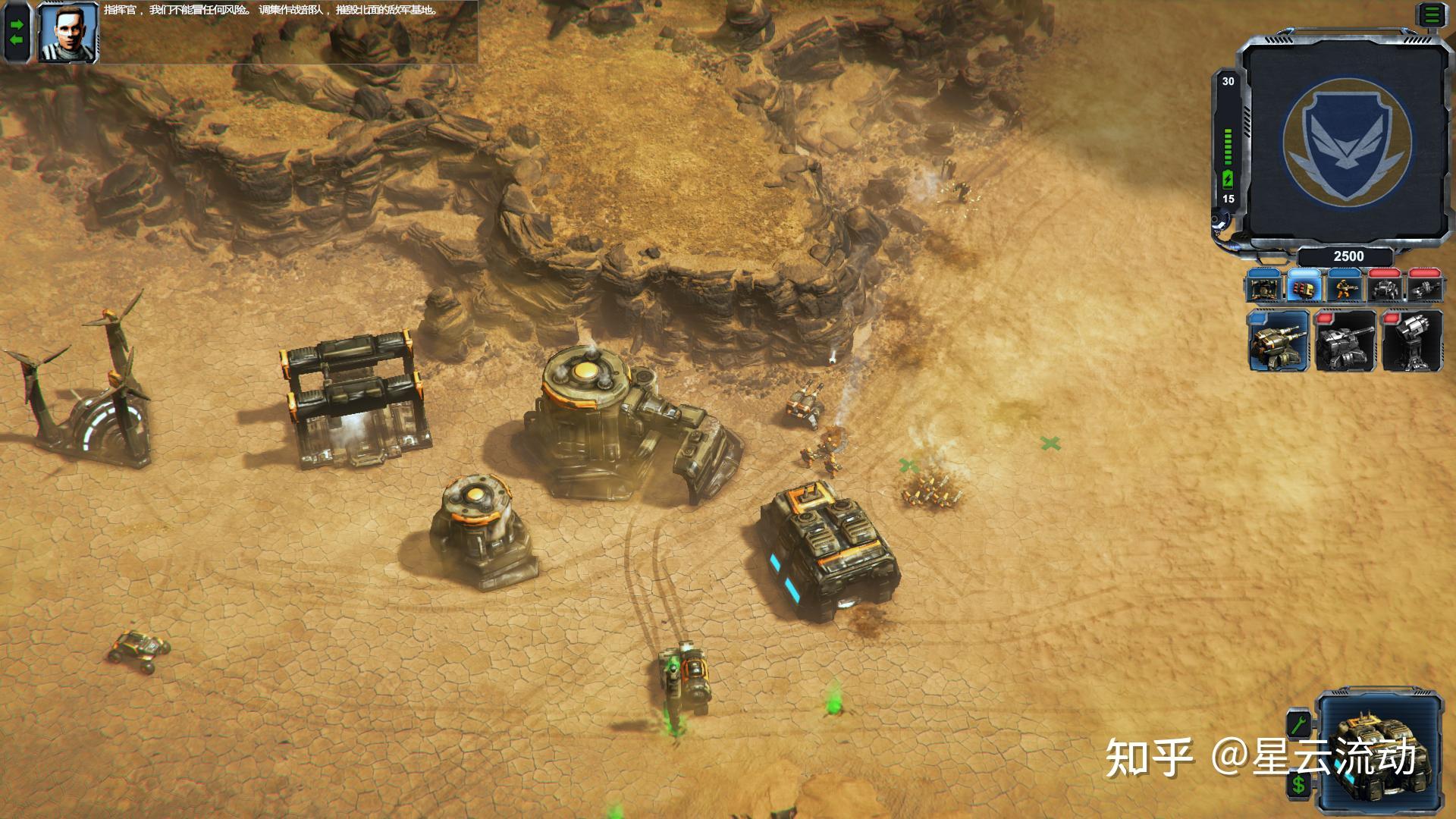Toggle the green arrows message panel button
The height and width of the screenshot is (819, 1456).
(17, 32)
